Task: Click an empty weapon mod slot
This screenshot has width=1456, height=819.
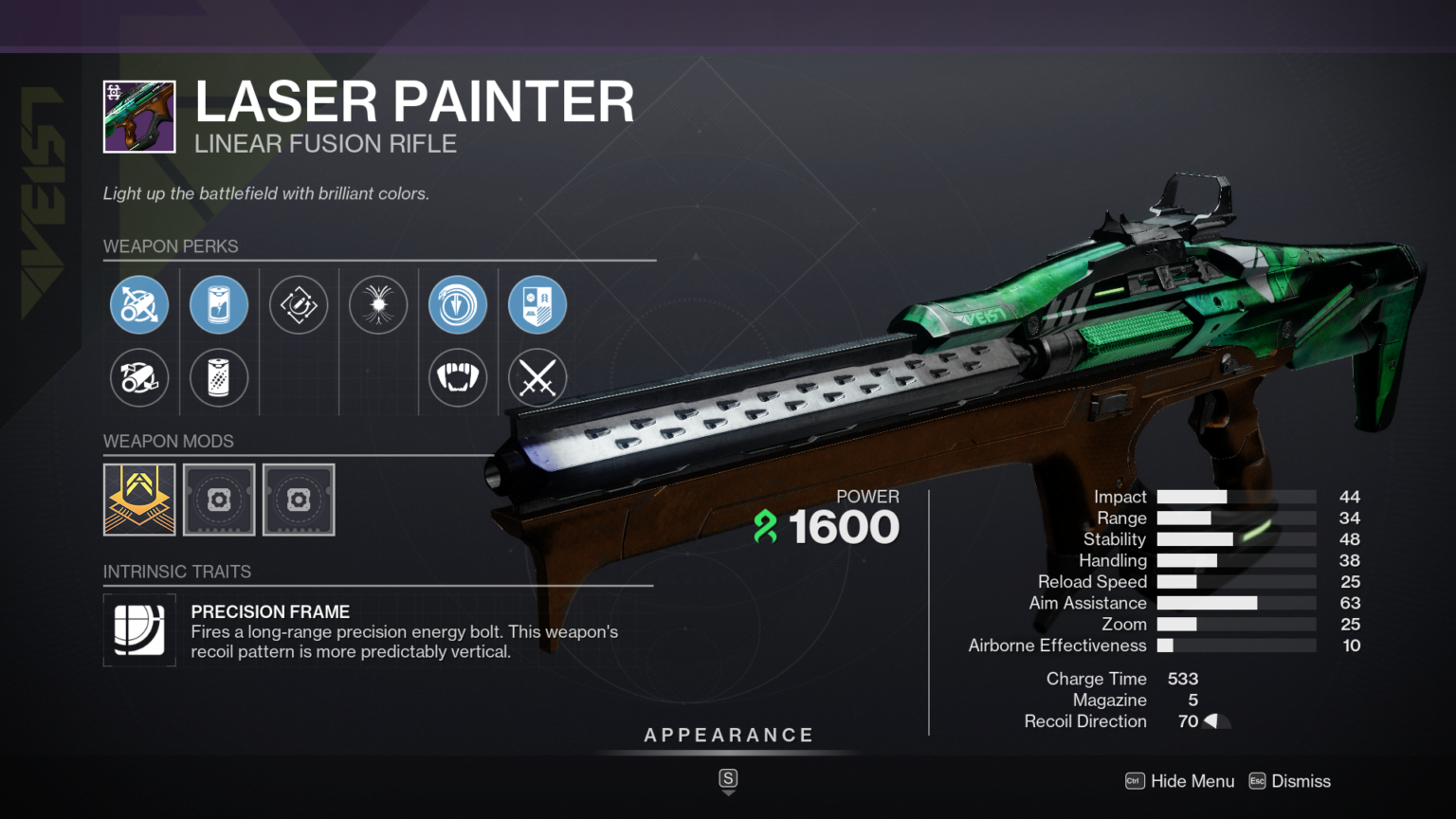Action: click(219, 500)
